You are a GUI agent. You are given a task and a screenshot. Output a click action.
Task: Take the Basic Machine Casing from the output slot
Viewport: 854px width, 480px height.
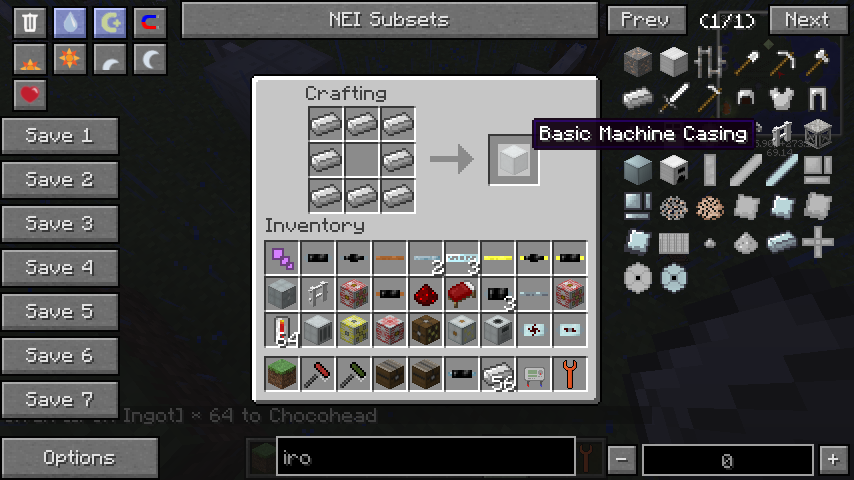click(513, 159)
